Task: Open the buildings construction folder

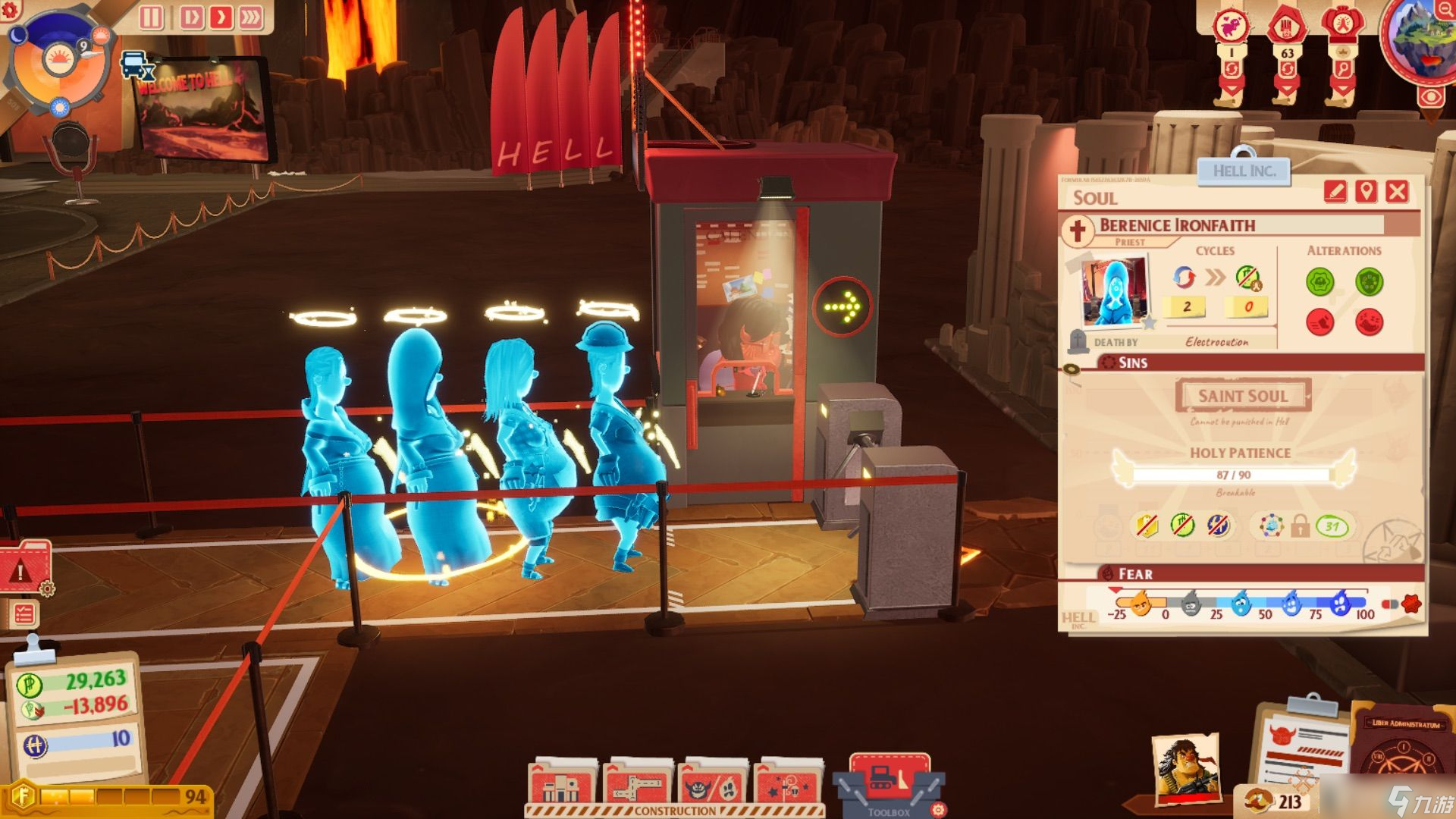Action: coord(561,785)
